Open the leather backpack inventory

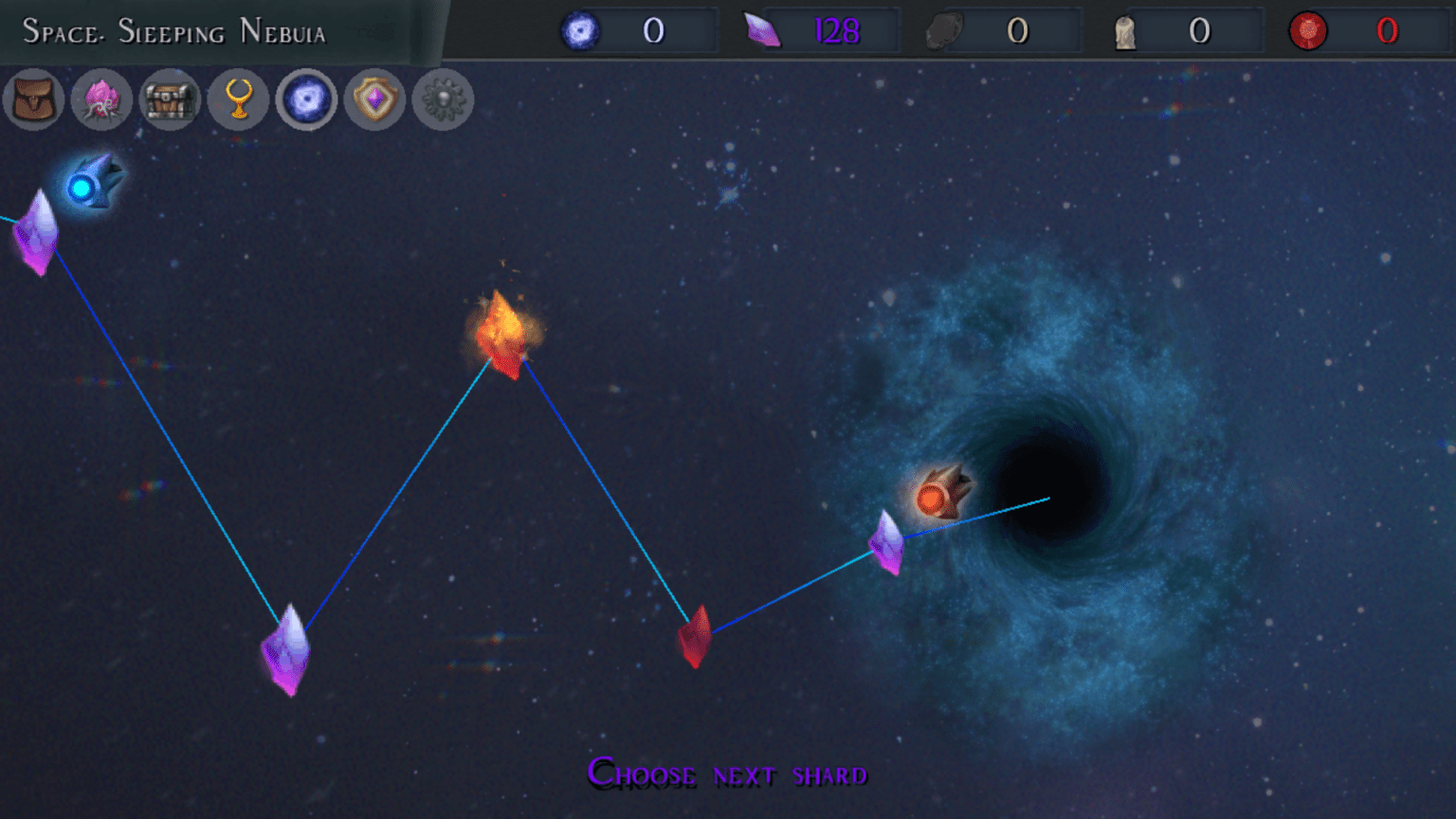click(34, 100)
